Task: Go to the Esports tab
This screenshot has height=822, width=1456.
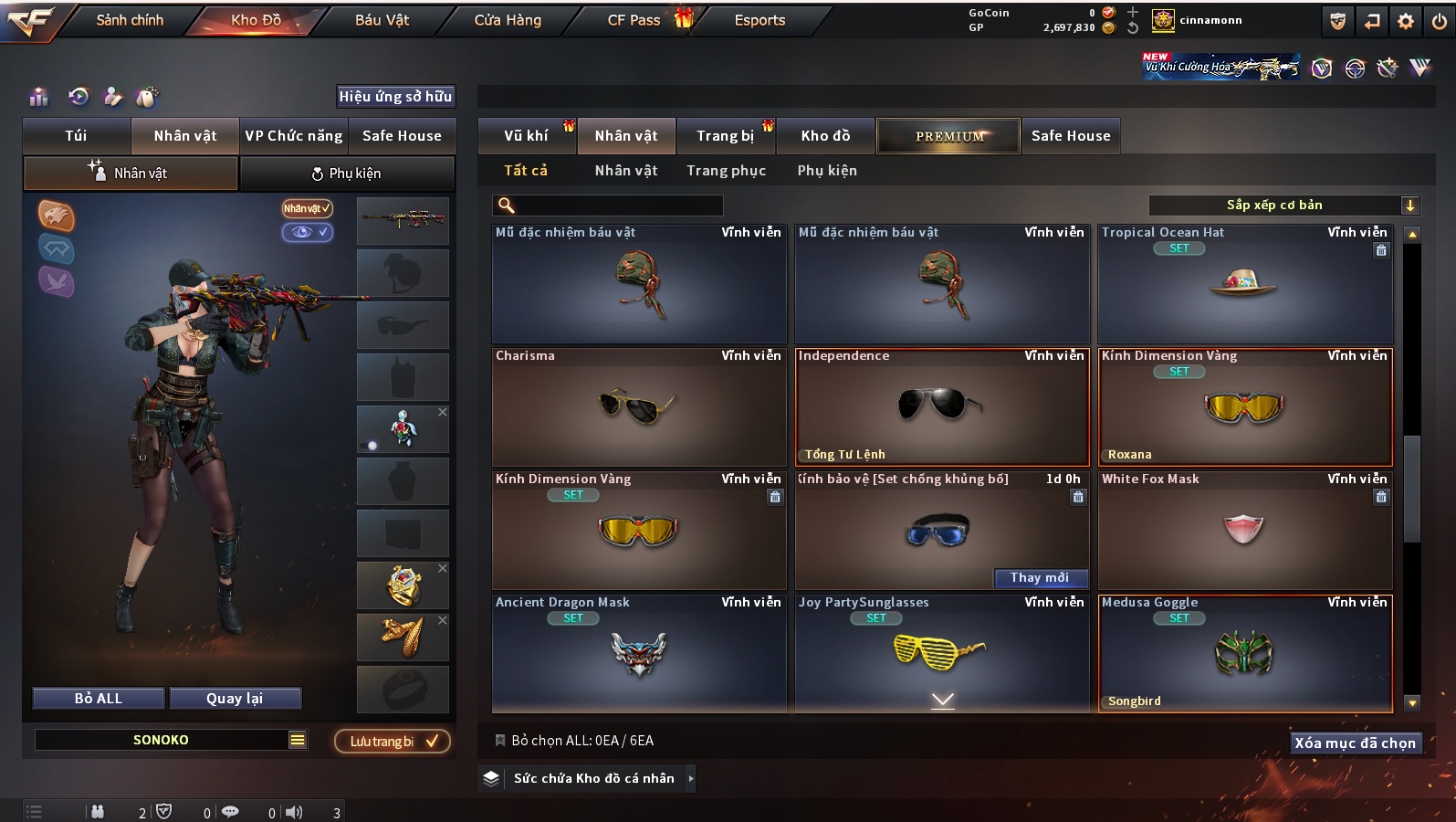Action: [759, 20]
